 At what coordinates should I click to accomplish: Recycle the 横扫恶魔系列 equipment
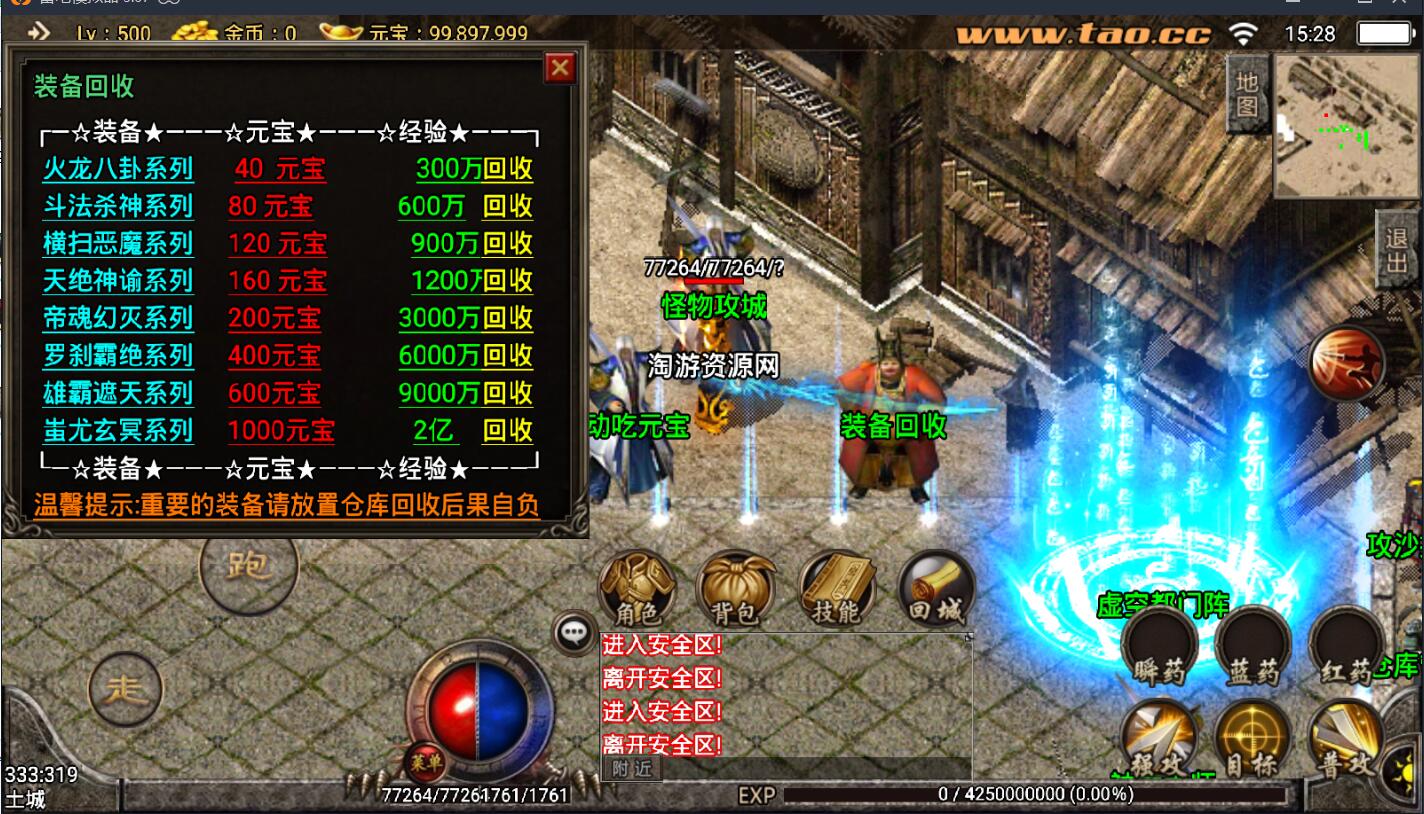507,244
